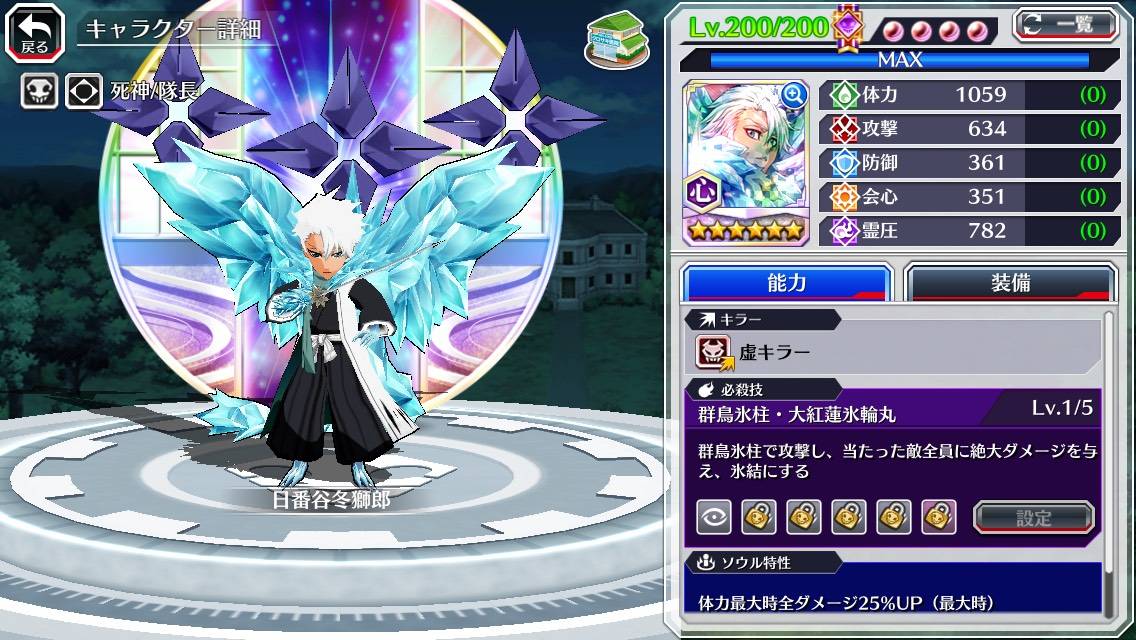Go back with the 戻る button
This screenshot has width=1136, height=640.
(34, 32)
